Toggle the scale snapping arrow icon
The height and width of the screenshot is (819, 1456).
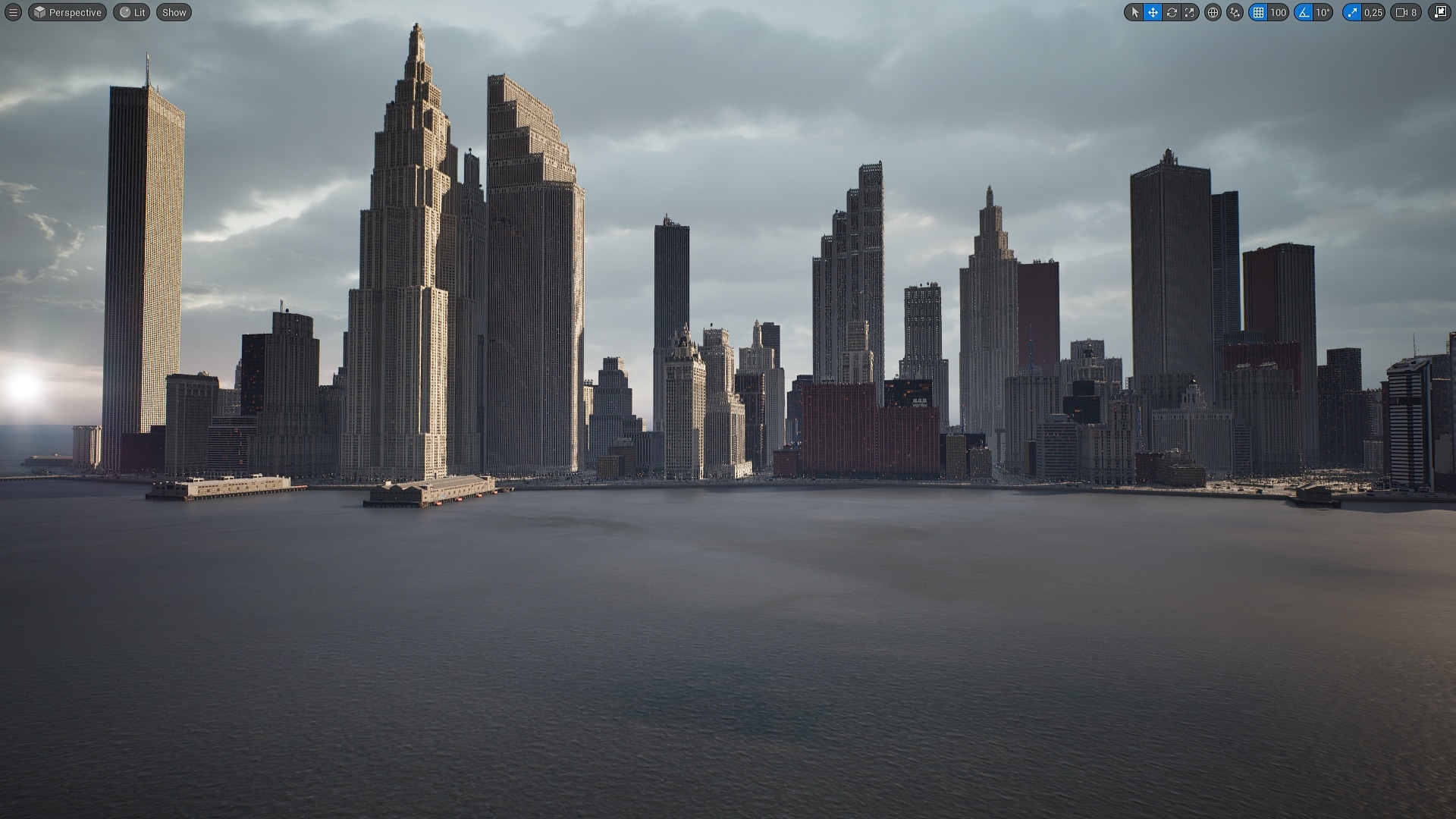[x=1352, y=12]
